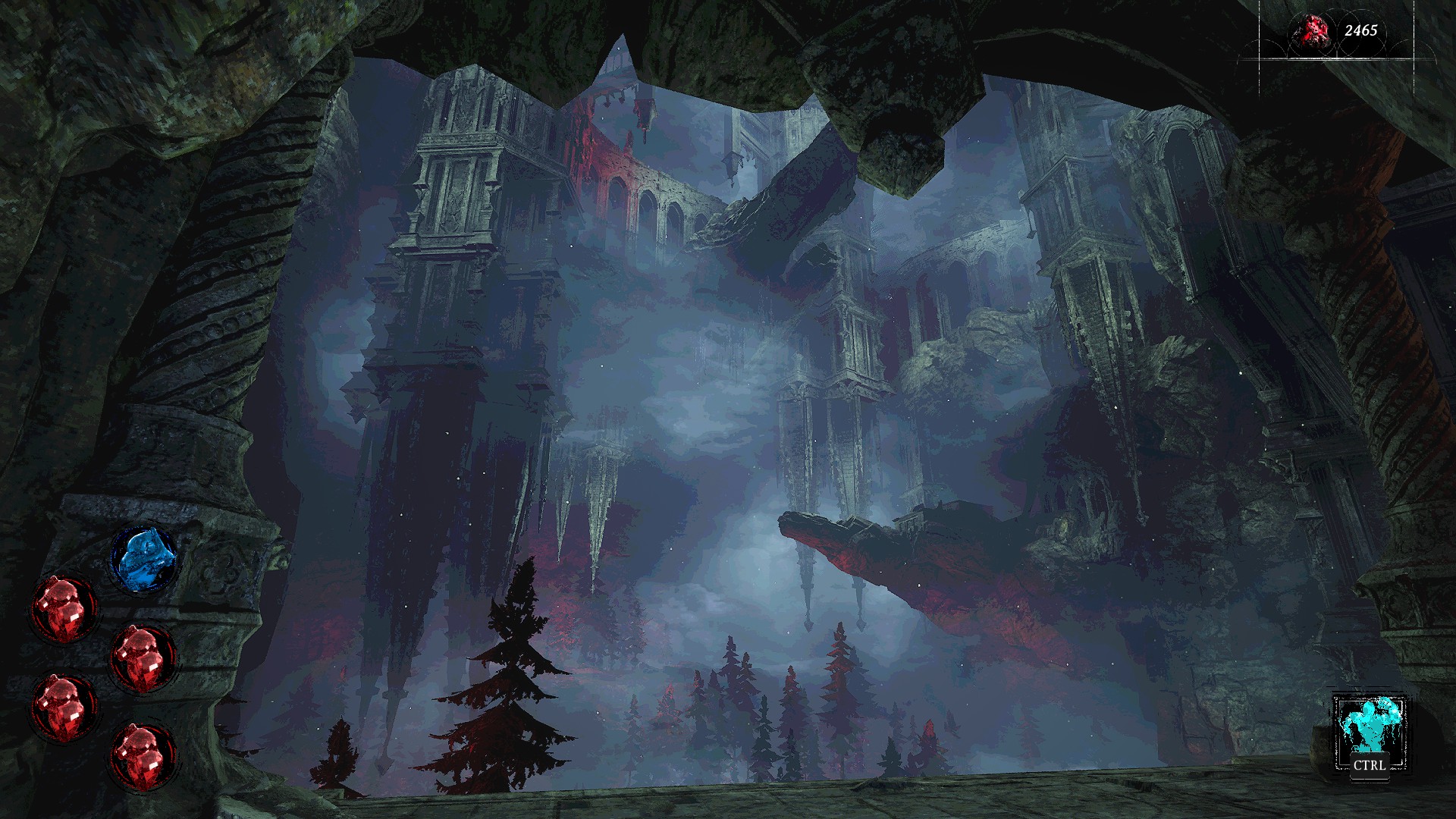The image size is (1456, 819).
Task: Activate the cyan spirit ability icon
Action: click(x=1369, y=726)
